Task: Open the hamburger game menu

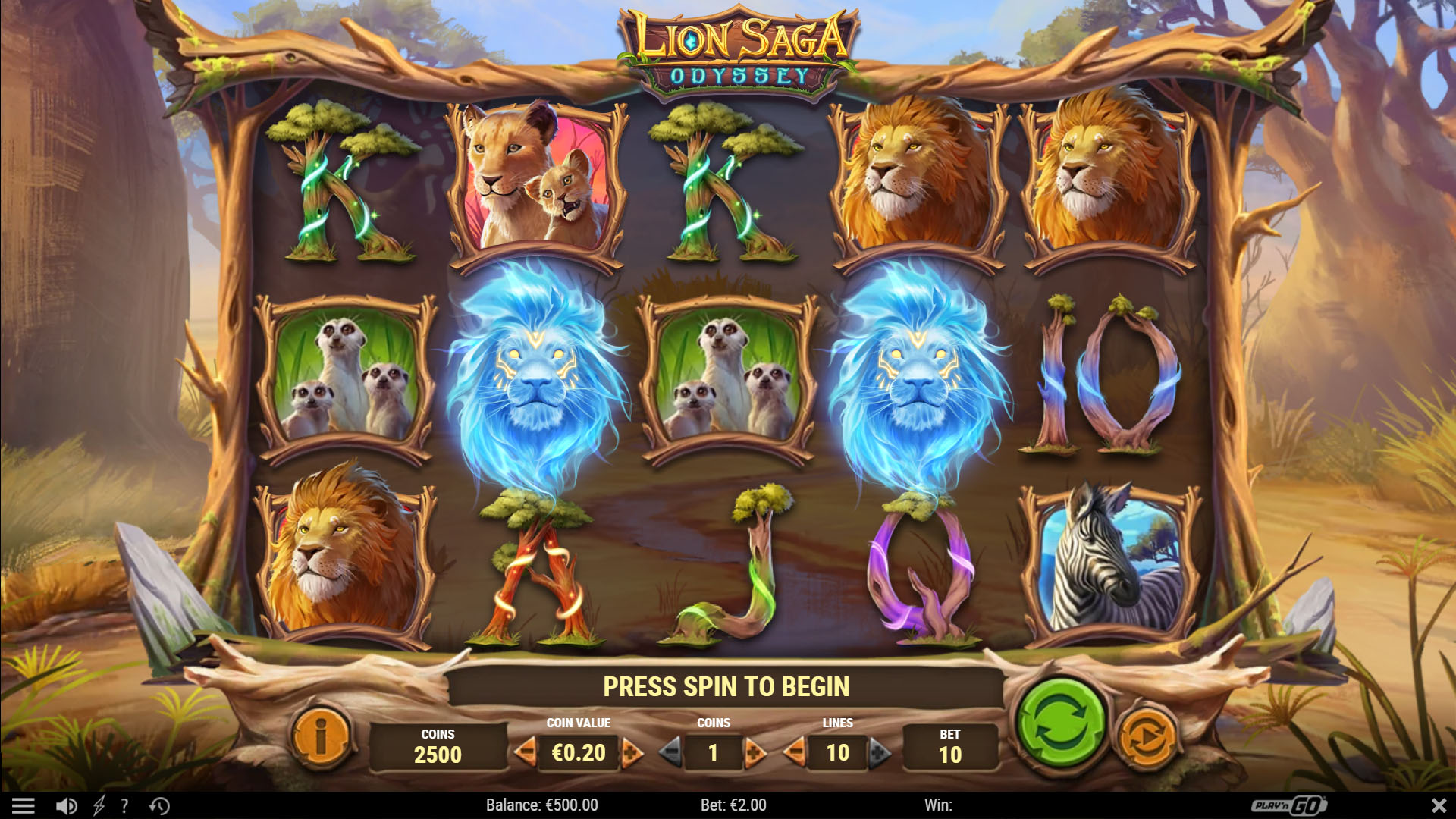Action: click(25, 805)
